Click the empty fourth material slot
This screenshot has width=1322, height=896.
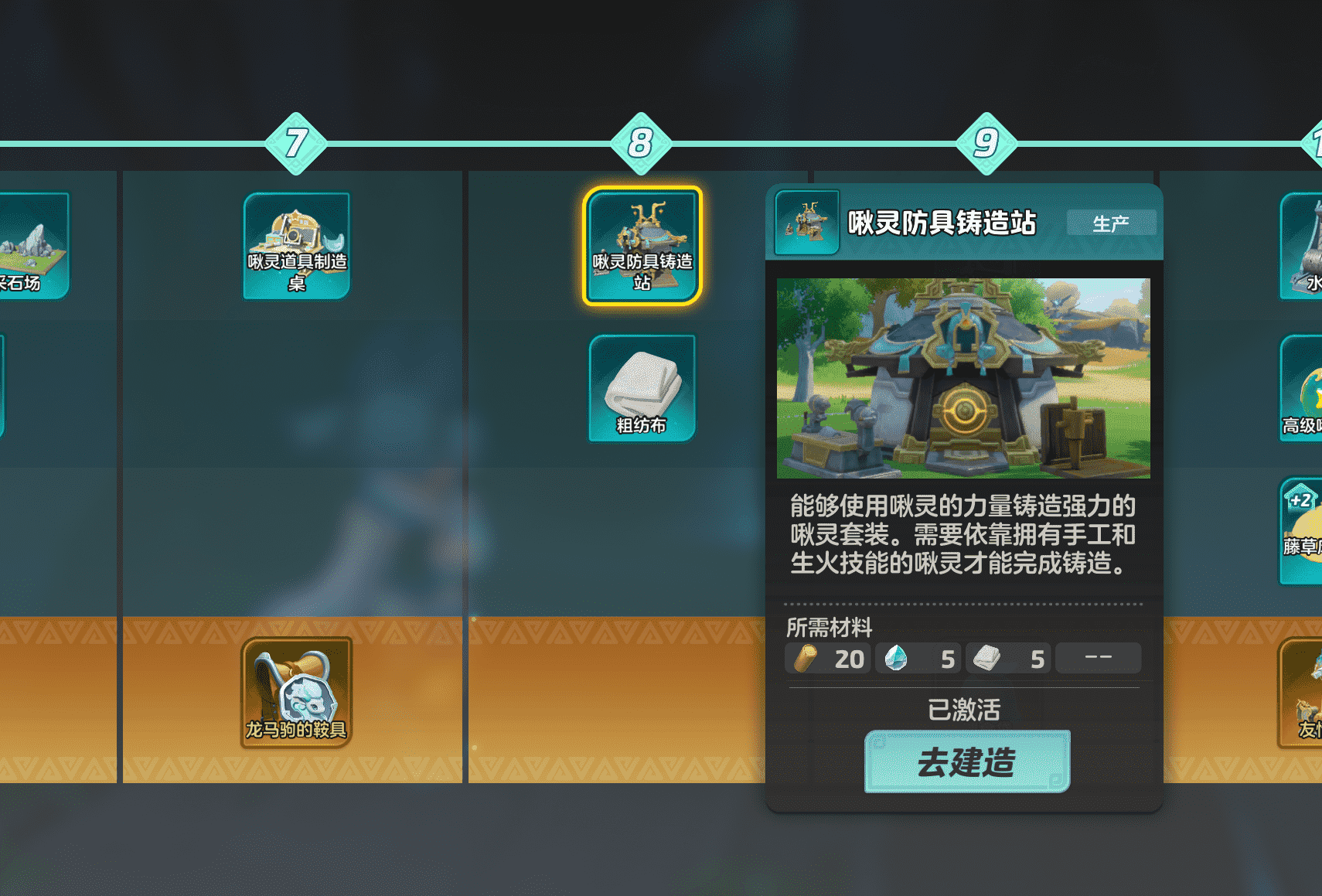(x=1098, y=657)
